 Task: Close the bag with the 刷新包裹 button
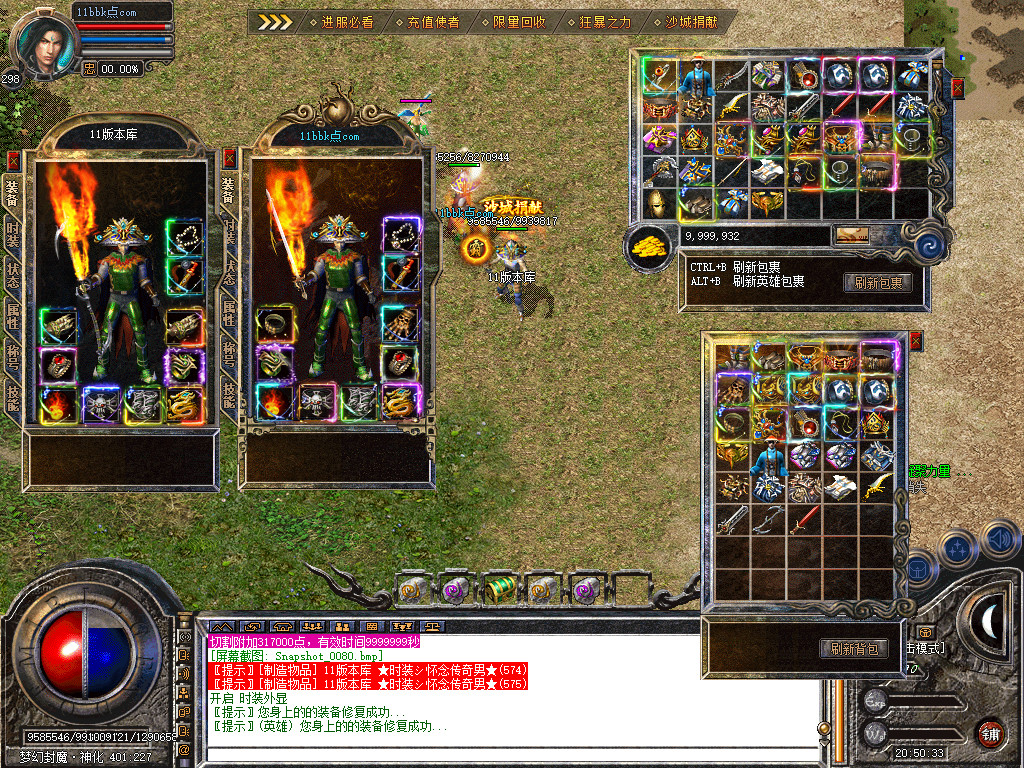[x=957, y=88]
